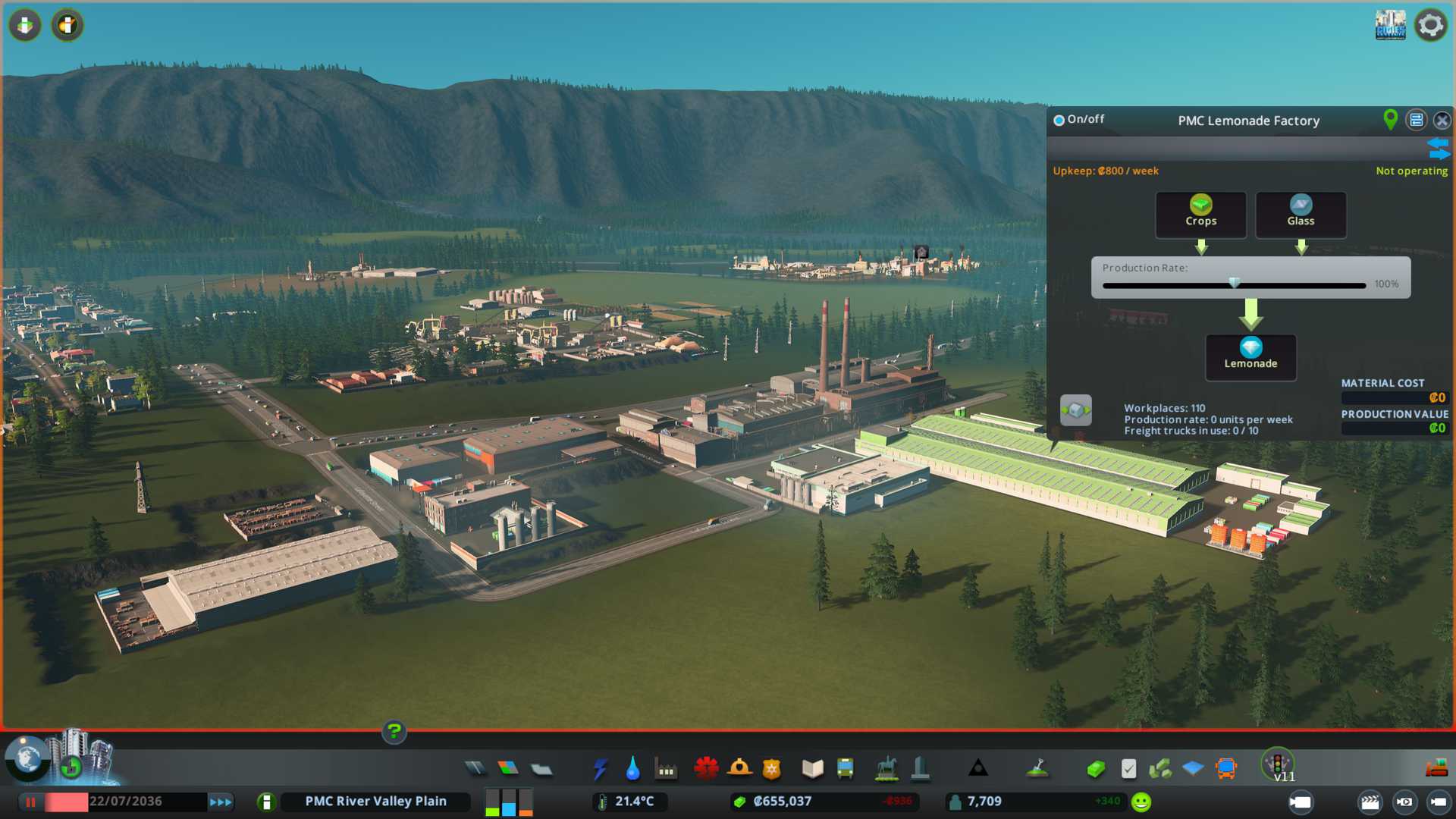Viewport: 1456px width, 819px height.
Task: Open the Crops input resource box
Action: coord(1200,215)
